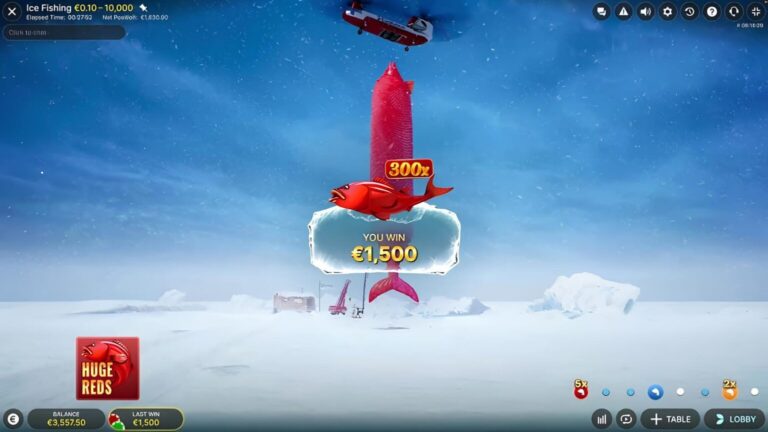
Task: Select the orange 2x fish result marker
Action: 729,390
